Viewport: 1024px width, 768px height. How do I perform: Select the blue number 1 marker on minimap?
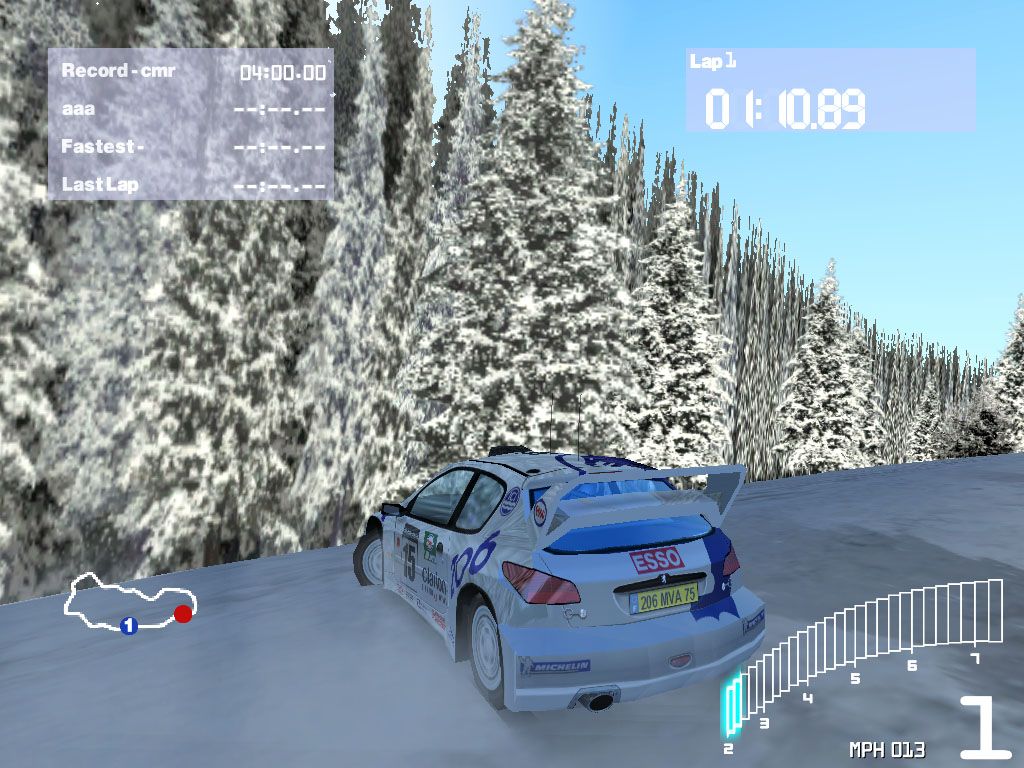coord(128,626)
